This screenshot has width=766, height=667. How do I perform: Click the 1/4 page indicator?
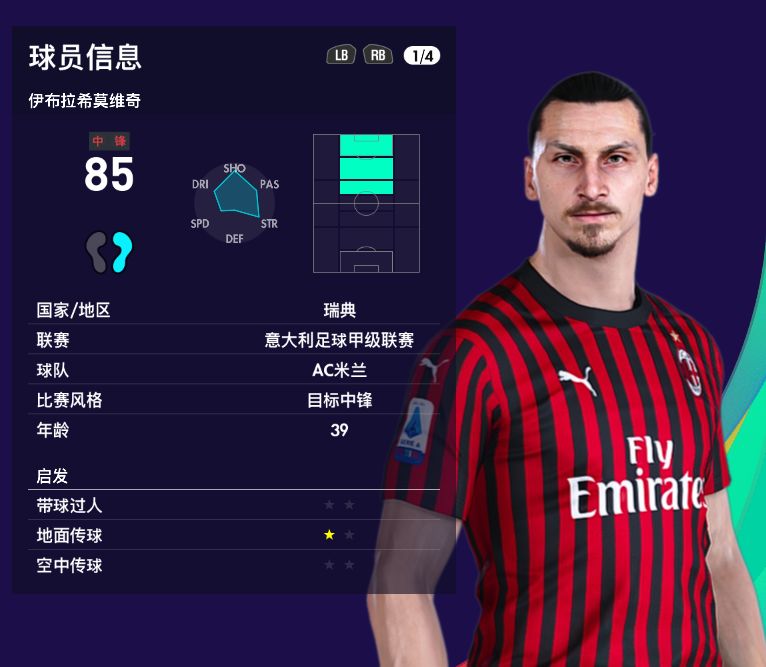click(422, 56)
